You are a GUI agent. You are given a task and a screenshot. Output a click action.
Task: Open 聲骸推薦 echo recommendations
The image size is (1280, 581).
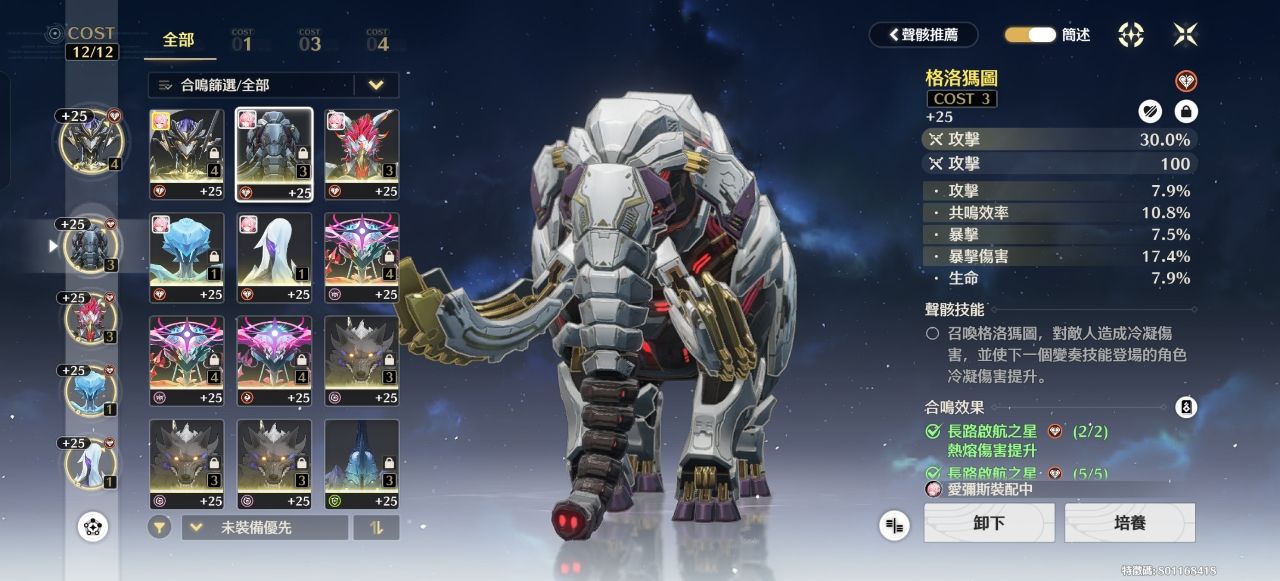923,35
